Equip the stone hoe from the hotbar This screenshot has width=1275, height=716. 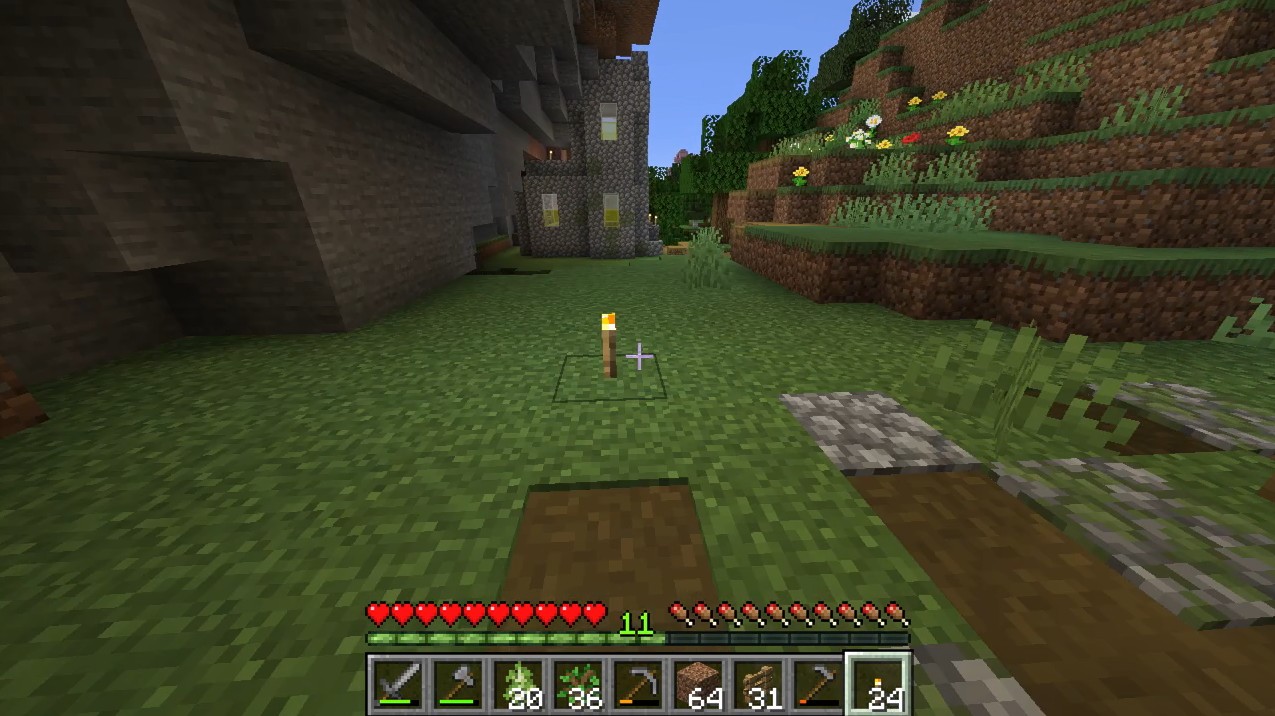coord(819,685)
